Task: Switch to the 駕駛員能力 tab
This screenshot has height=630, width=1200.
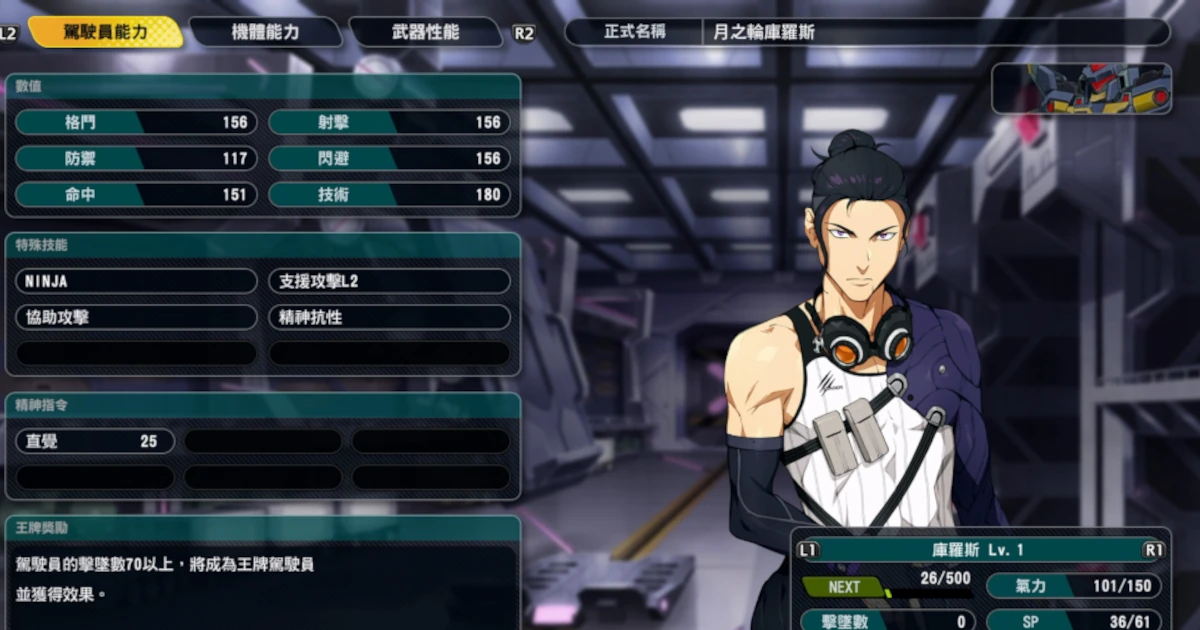Action: 105,32
